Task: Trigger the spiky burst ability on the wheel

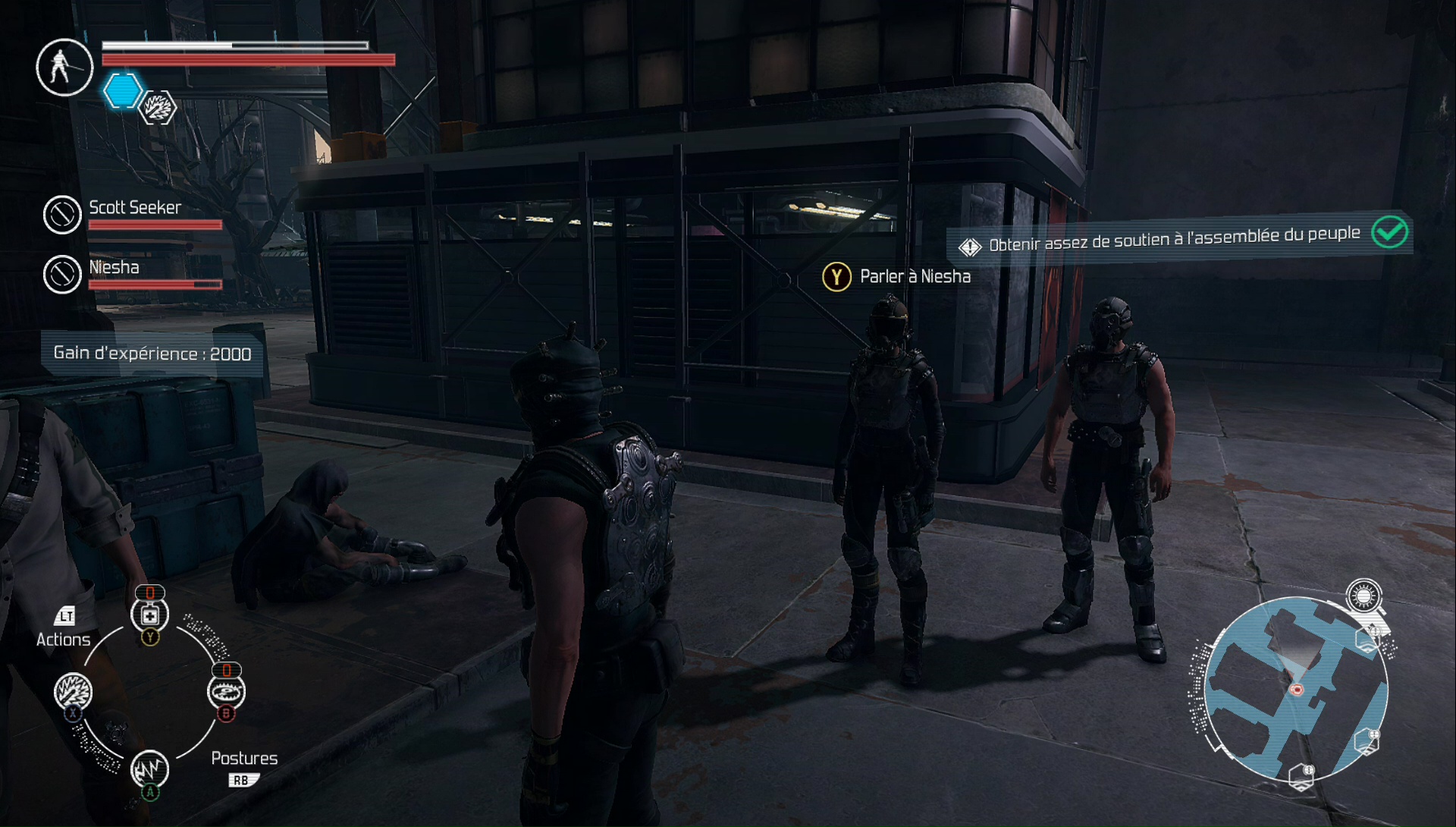Action: [74, 691]
